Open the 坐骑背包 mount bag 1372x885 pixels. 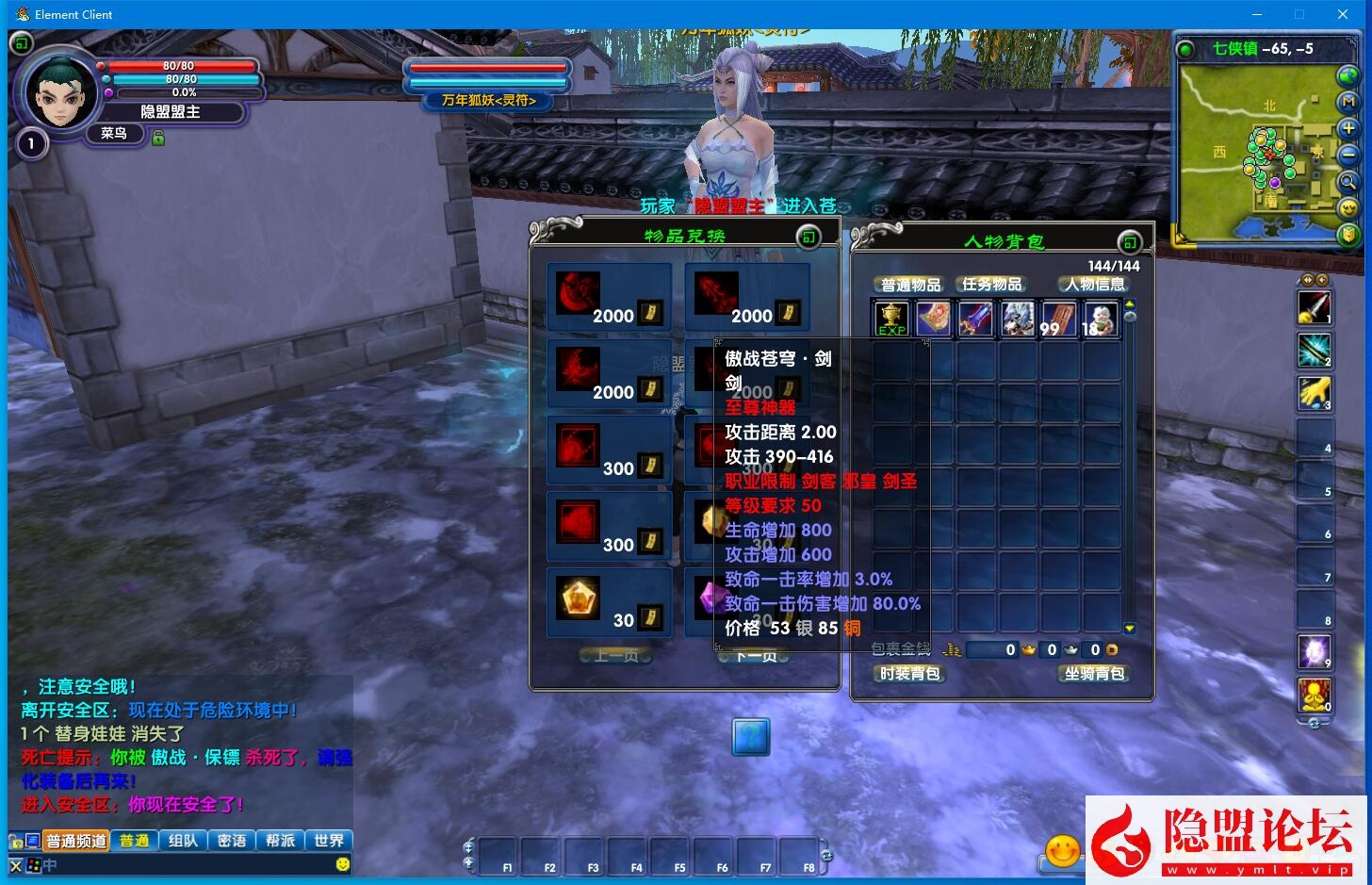point(1094,674)
